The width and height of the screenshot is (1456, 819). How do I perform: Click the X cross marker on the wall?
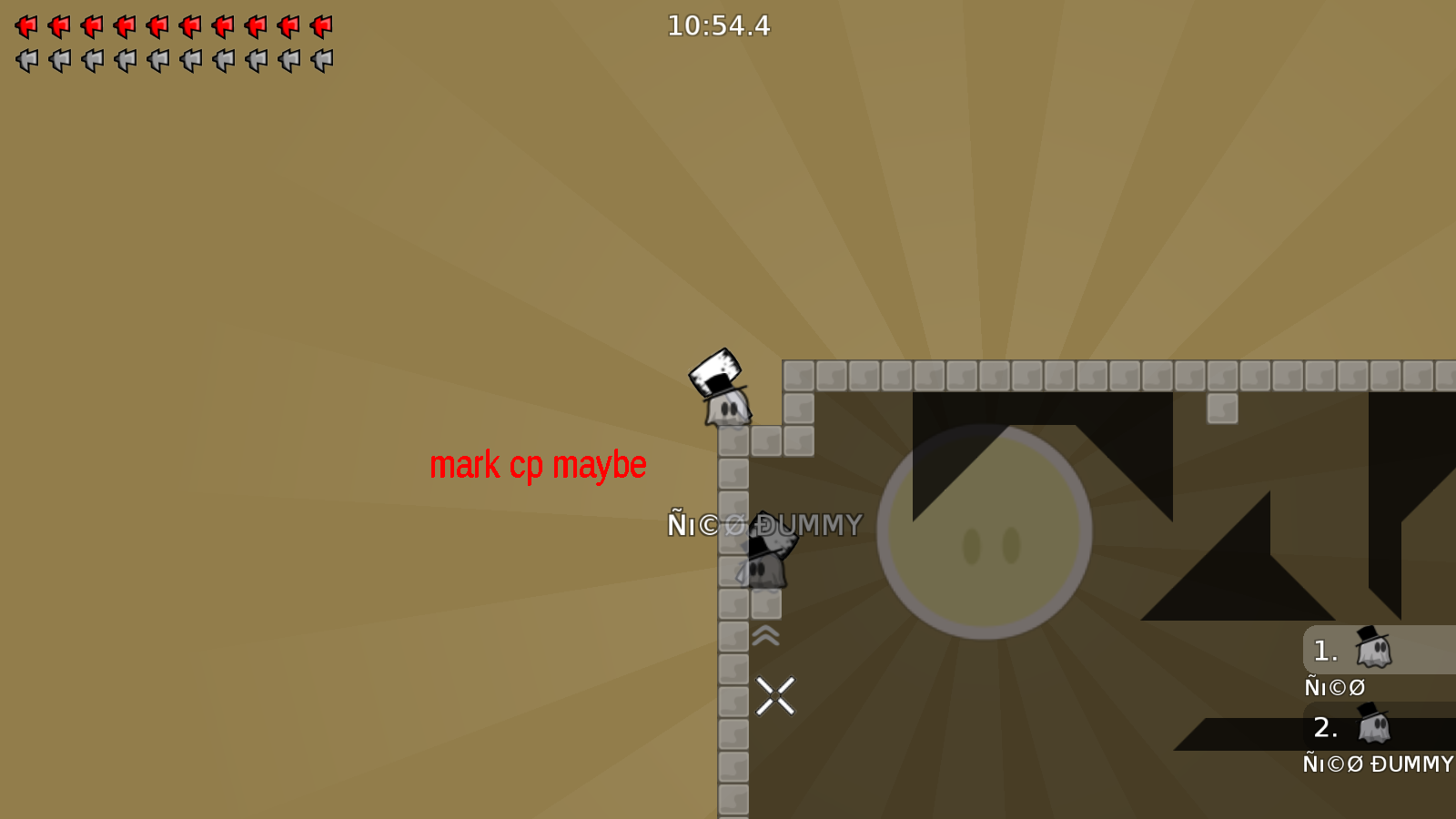(775, 696)
